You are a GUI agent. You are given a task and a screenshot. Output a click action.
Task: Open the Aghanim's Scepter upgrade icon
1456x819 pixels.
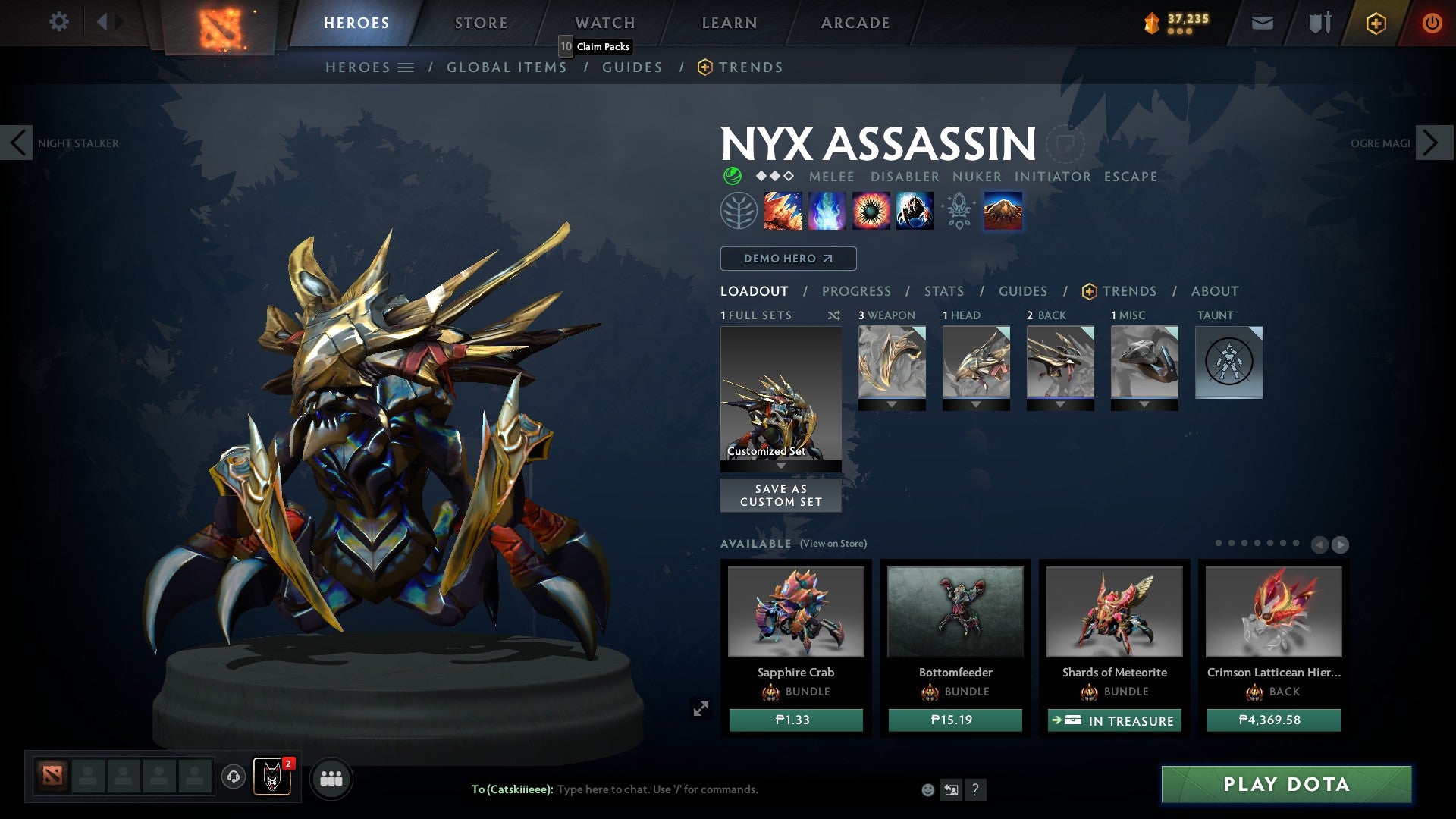click(x=958, y=211)
